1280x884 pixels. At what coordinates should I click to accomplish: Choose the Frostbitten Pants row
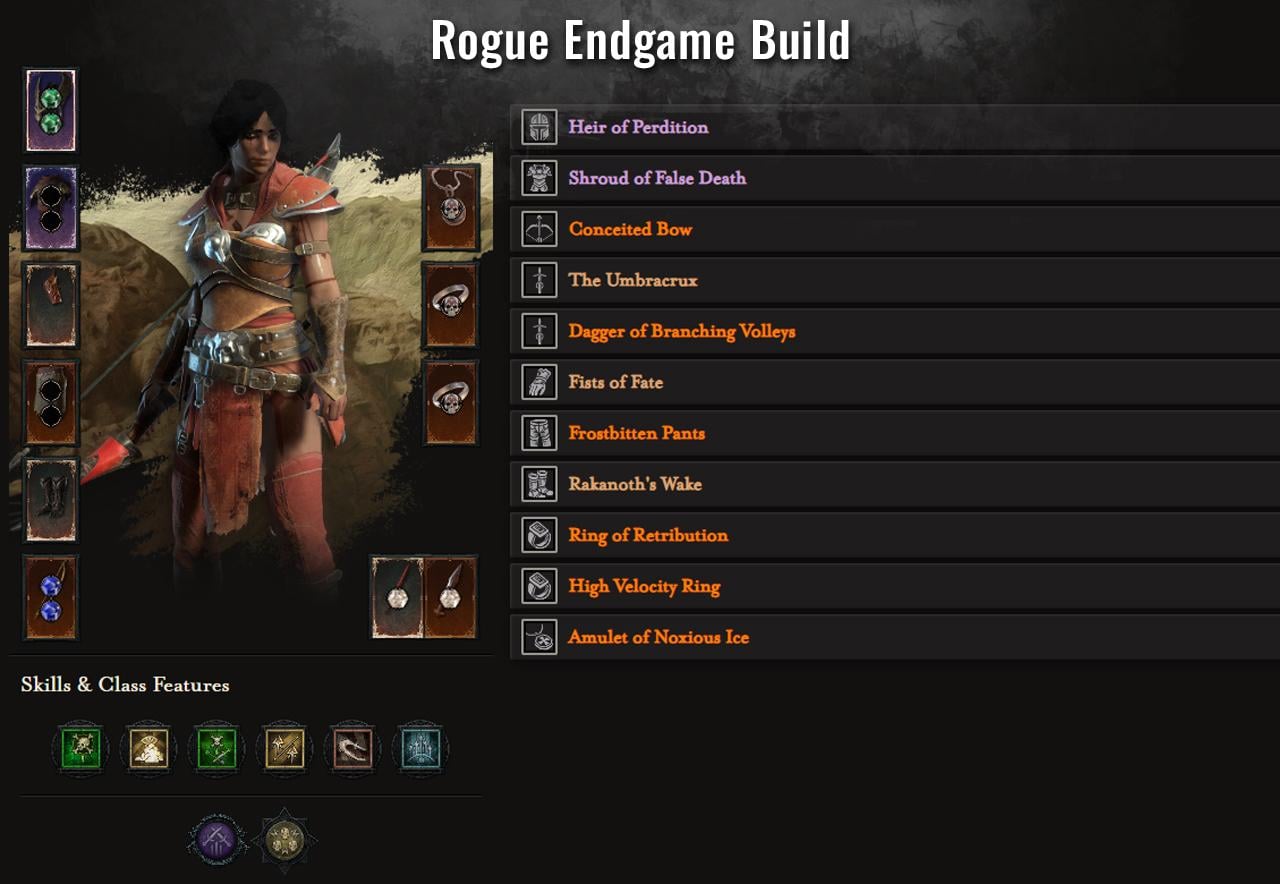pos(636,434)
